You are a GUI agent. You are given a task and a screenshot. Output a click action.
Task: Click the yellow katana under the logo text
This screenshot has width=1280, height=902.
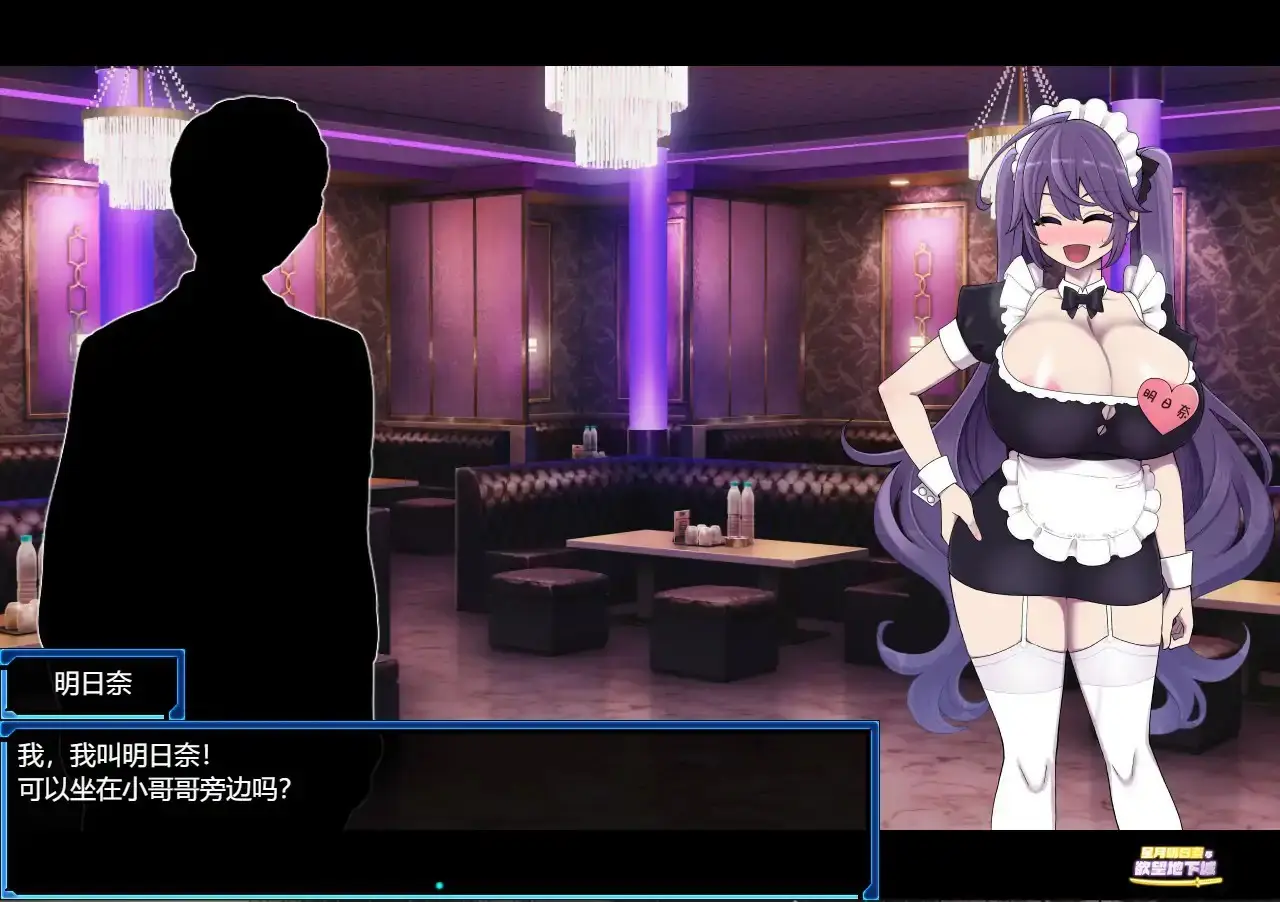1176,881
